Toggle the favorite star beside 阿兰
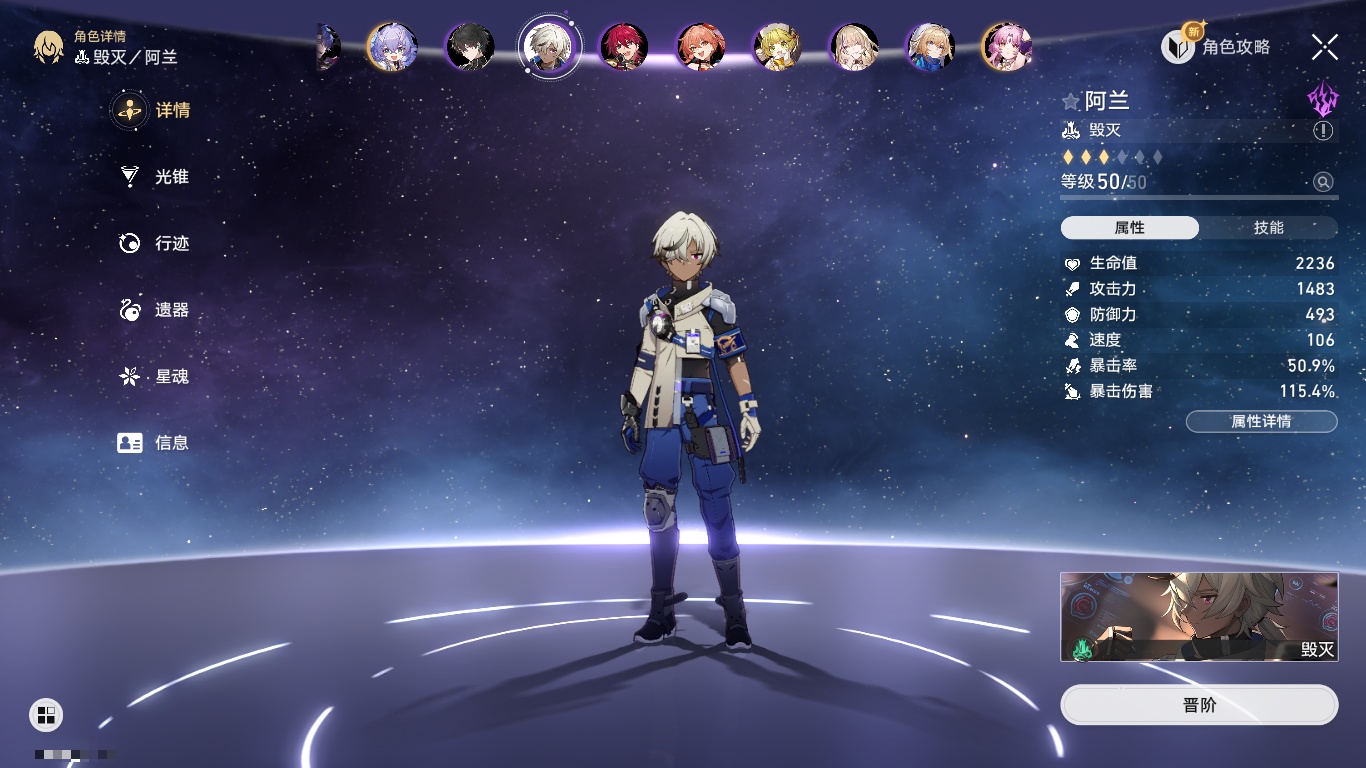The width and height of the screenshot is (1366, 768). [x=1071, y=102]
